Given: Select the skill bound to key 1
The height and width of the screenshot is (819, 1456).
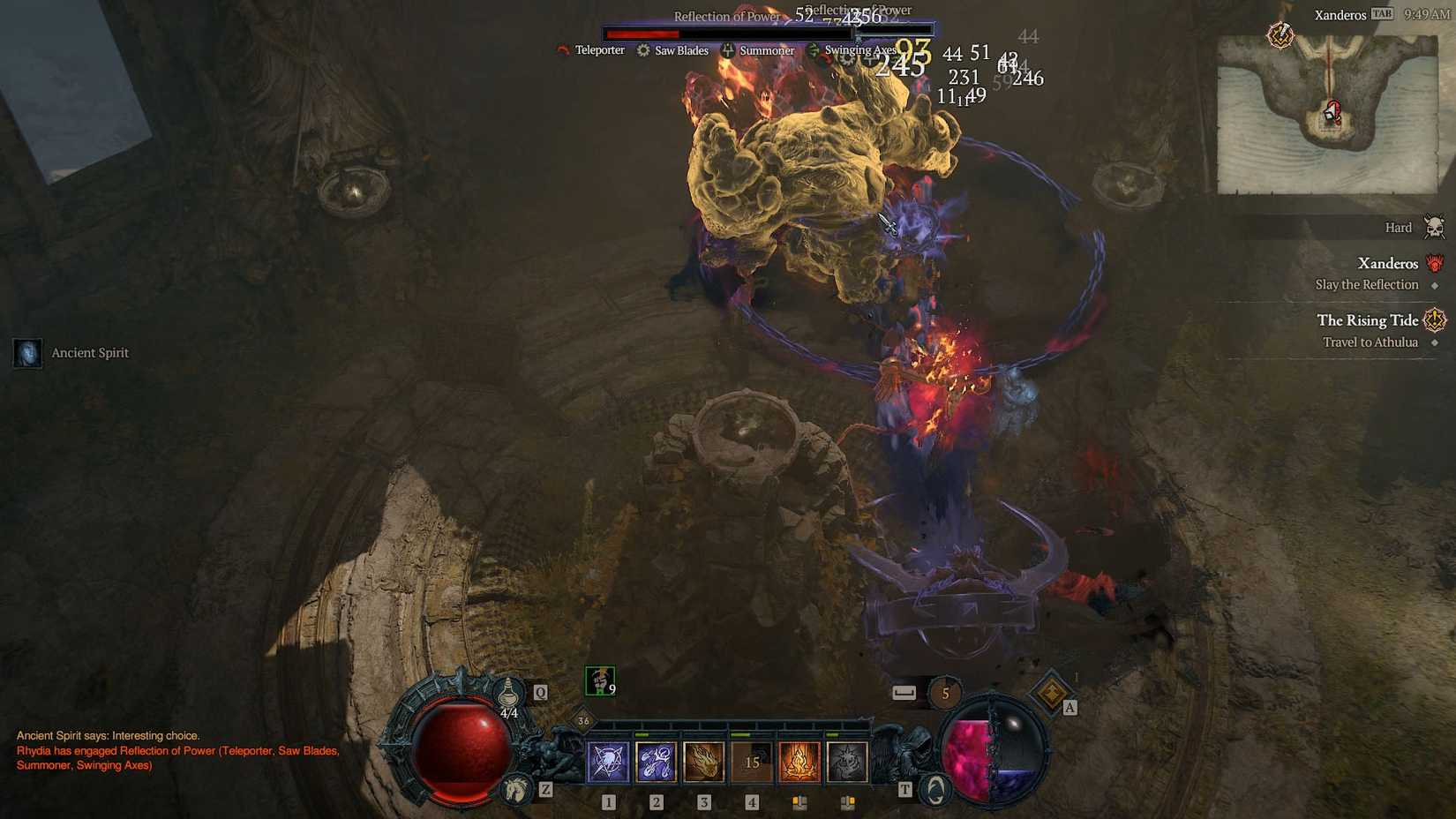Looking at the screenshot, I should click(608, 762).
